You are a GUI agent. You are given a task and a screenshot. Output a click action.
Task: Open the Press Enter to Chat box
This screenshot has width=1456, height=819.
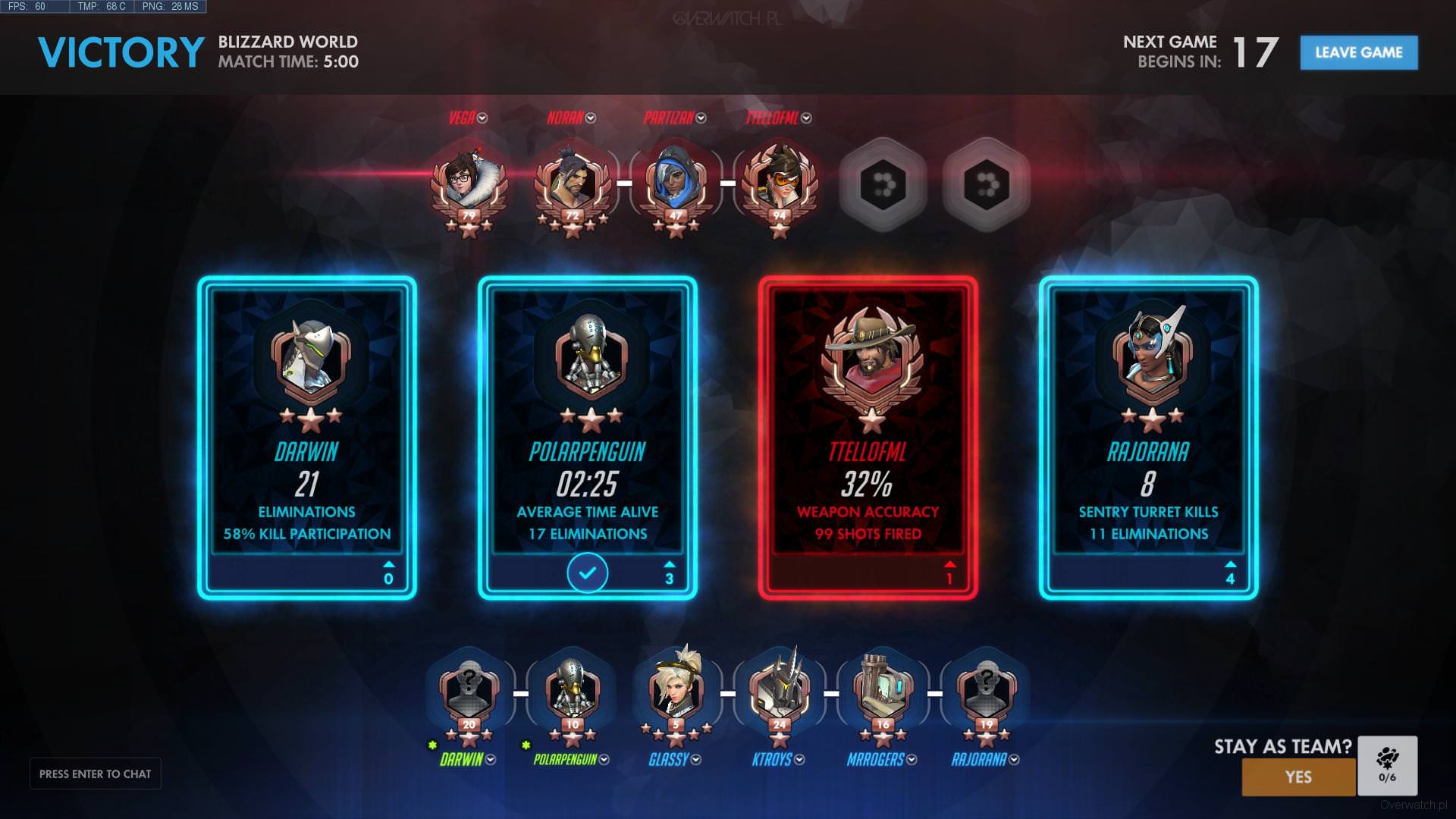pyautogui.click(x=96, y=773)
